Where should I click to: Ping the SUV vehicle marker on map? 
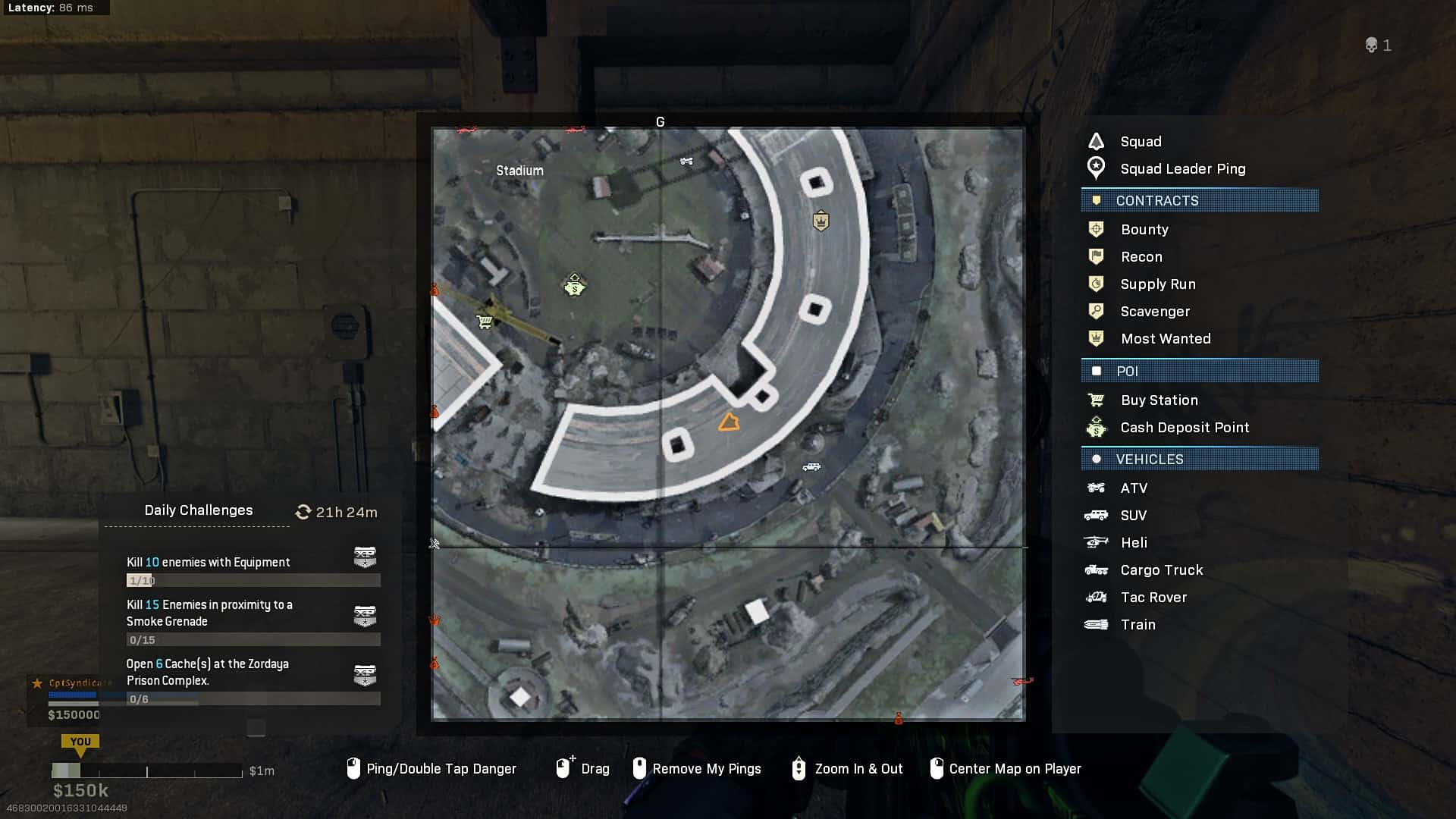click(x=811, y=467)
